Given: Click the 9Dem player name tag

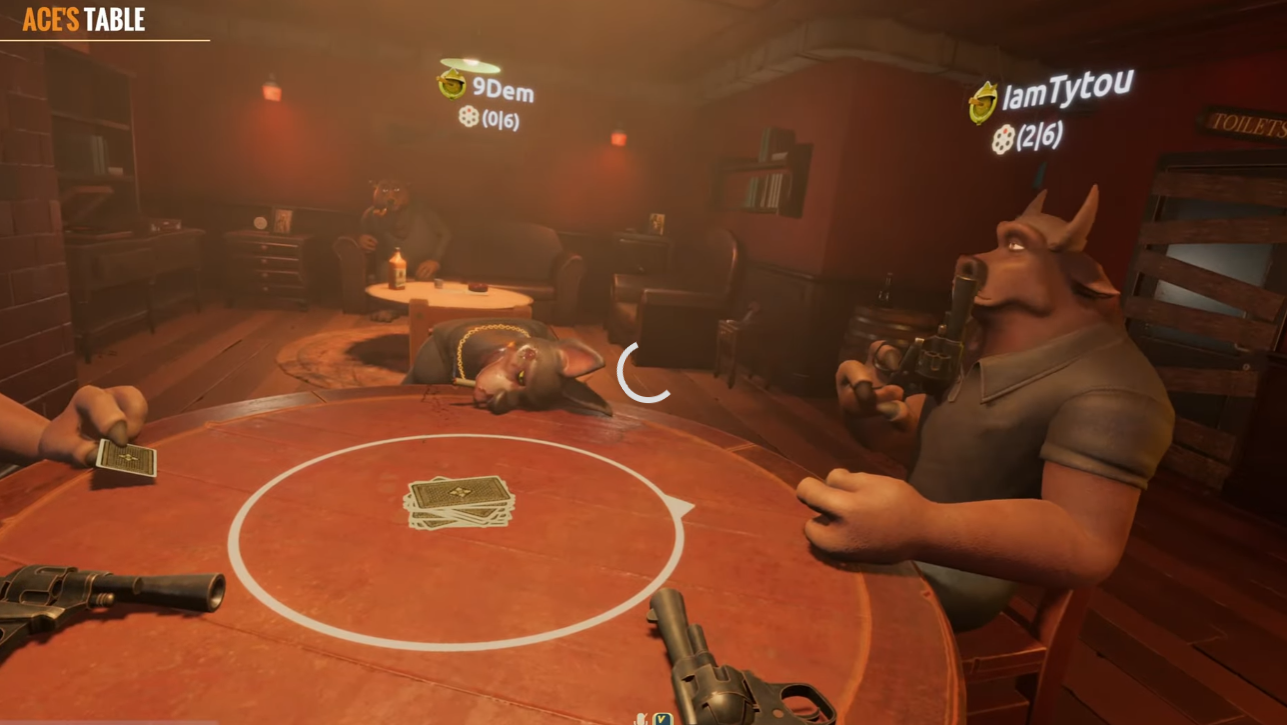Looking at the screenshot, I should (x=502, y=90).
